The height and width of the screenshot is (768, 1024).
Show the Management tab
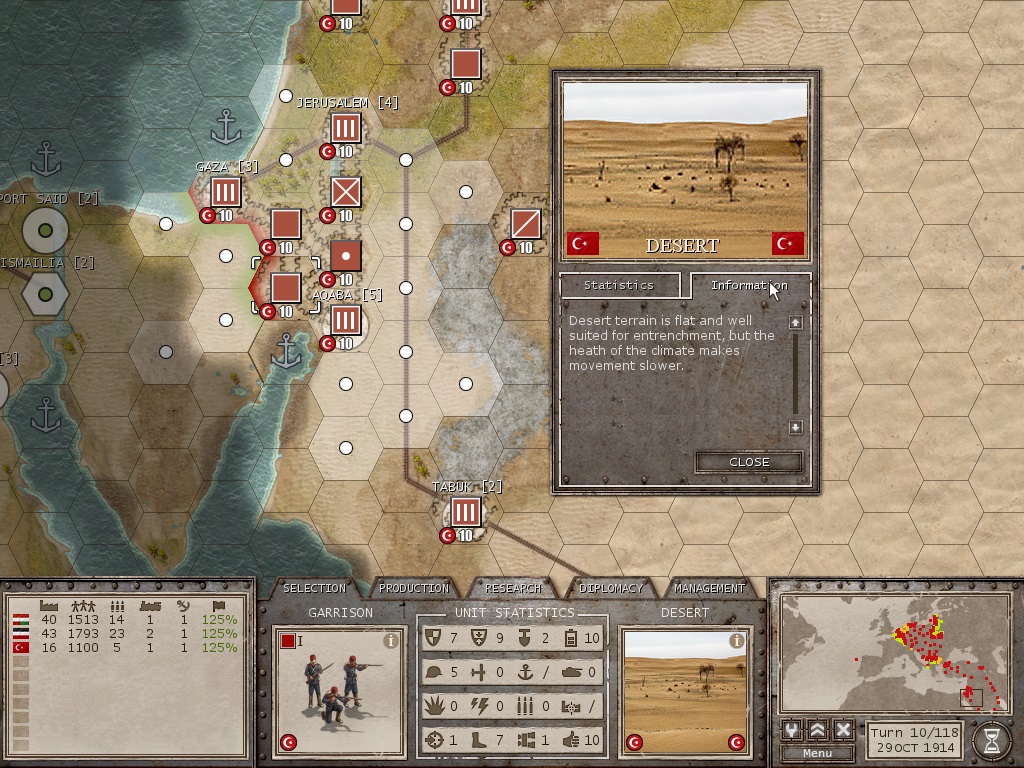tap(709, 588)
